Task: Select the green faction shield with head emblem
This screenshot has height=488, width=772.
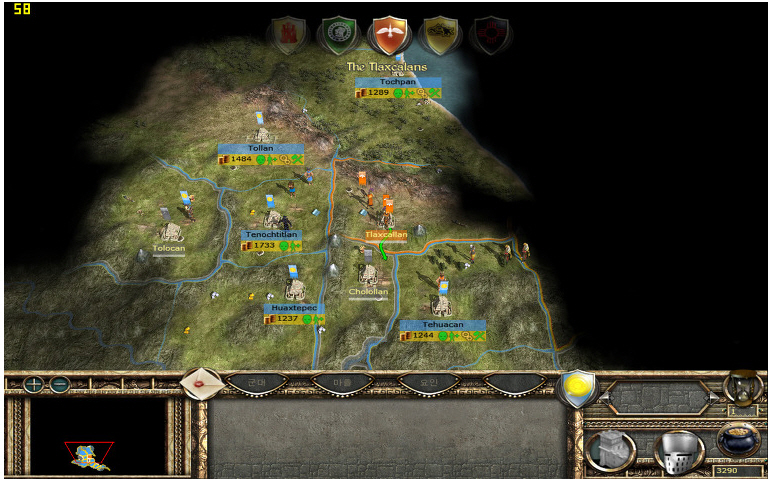Action: [x=337, y=36]
